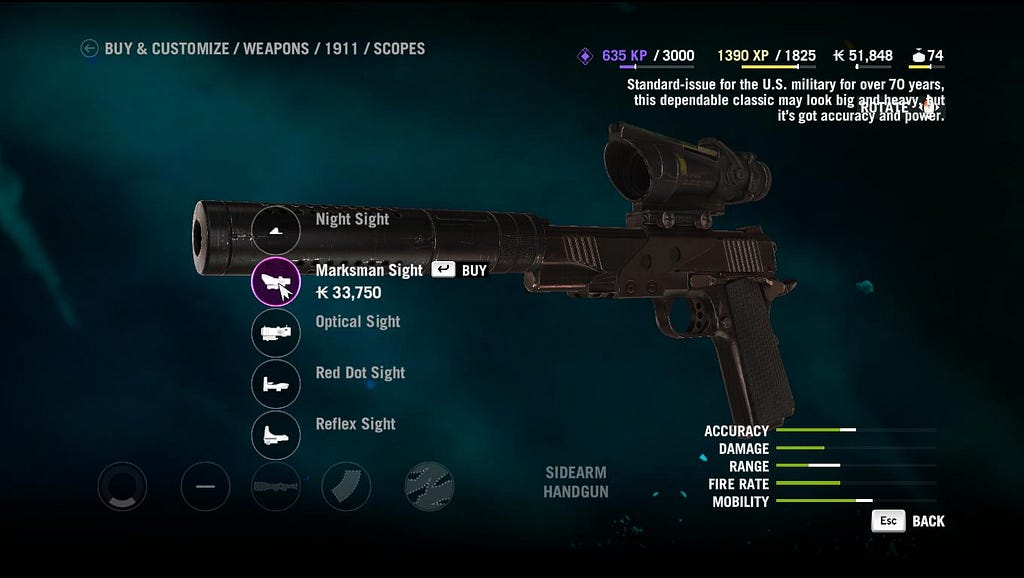Click the Marksman Sight round icon

pos(276,281)
